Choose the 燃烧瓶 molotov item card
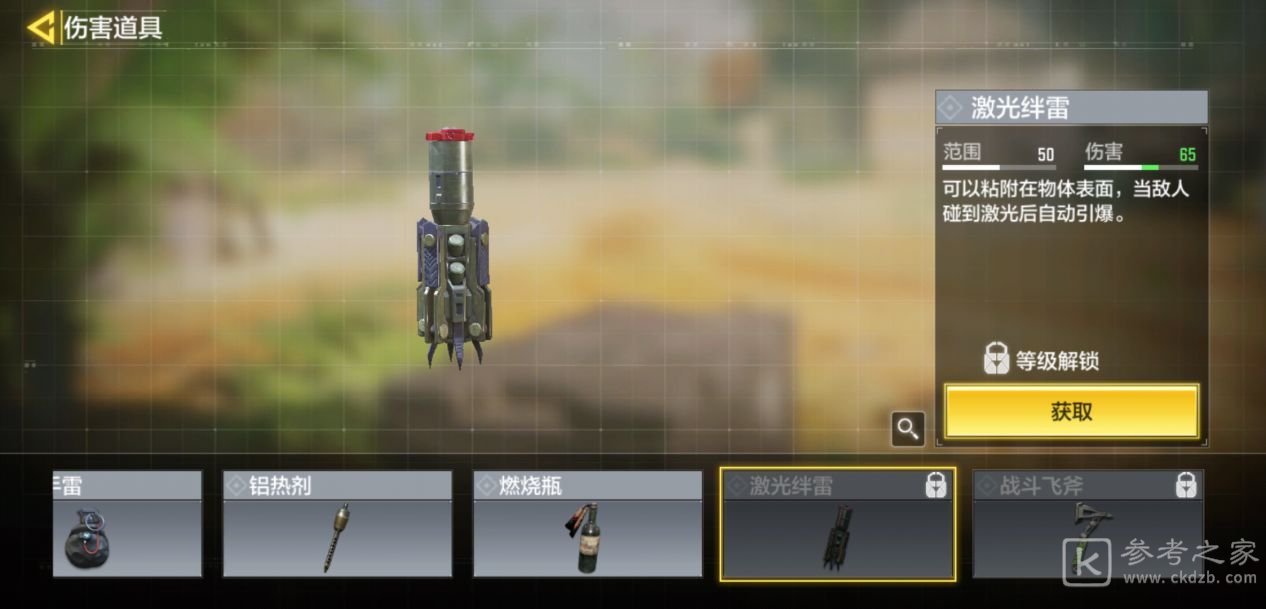 587,525
